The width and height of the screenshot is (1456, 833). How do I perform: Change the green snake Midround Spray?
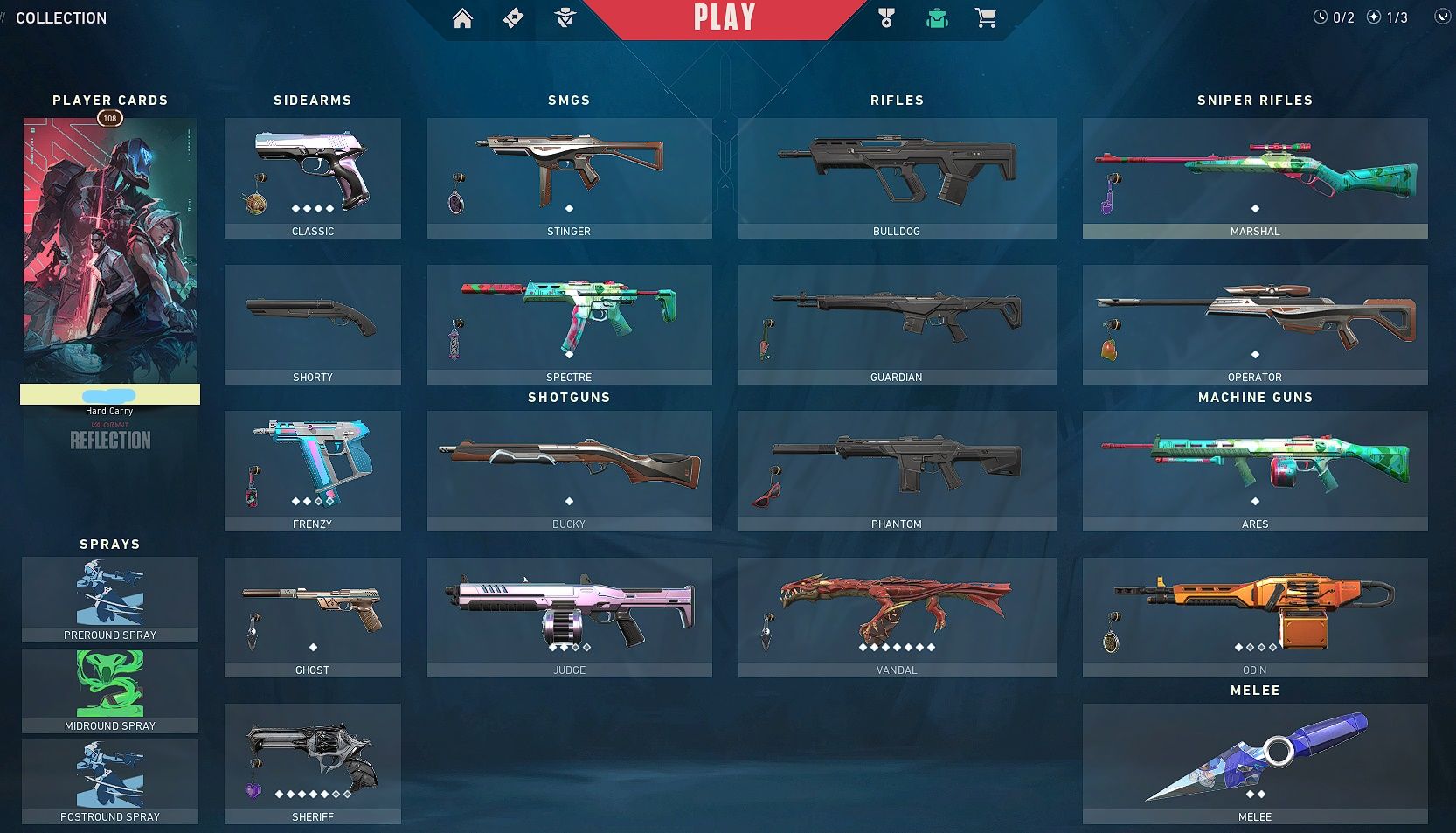click(x=110, y=690)
